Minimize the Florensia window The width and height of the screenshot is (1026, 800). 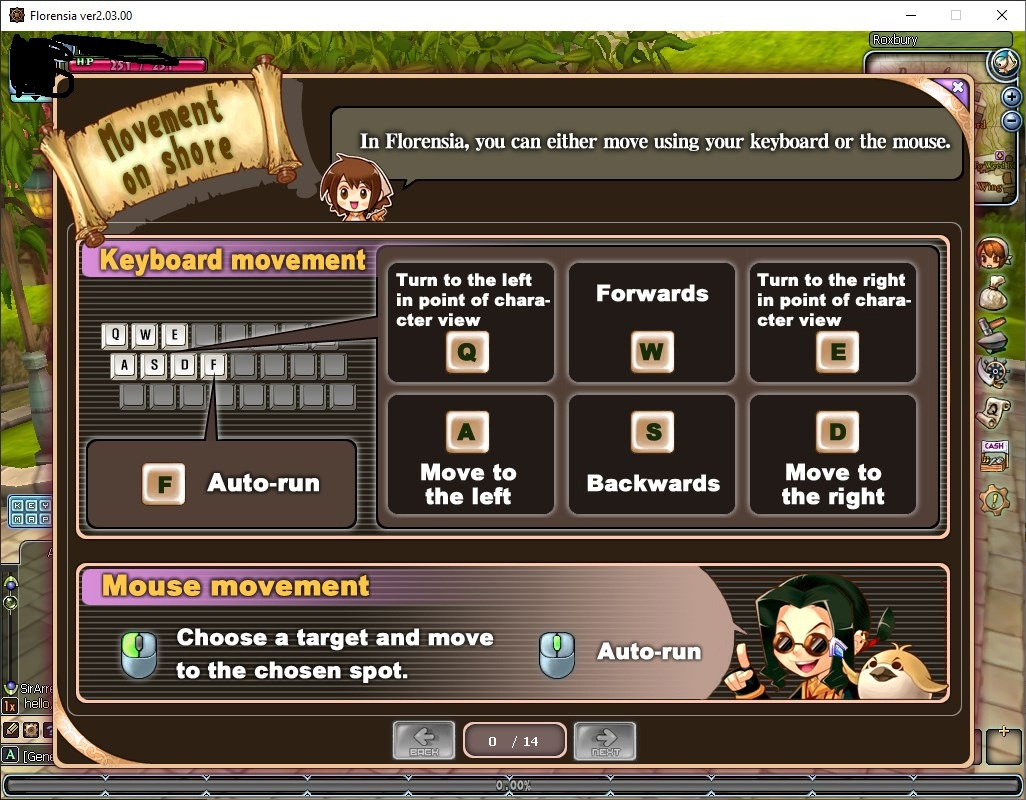coord(910,15)
